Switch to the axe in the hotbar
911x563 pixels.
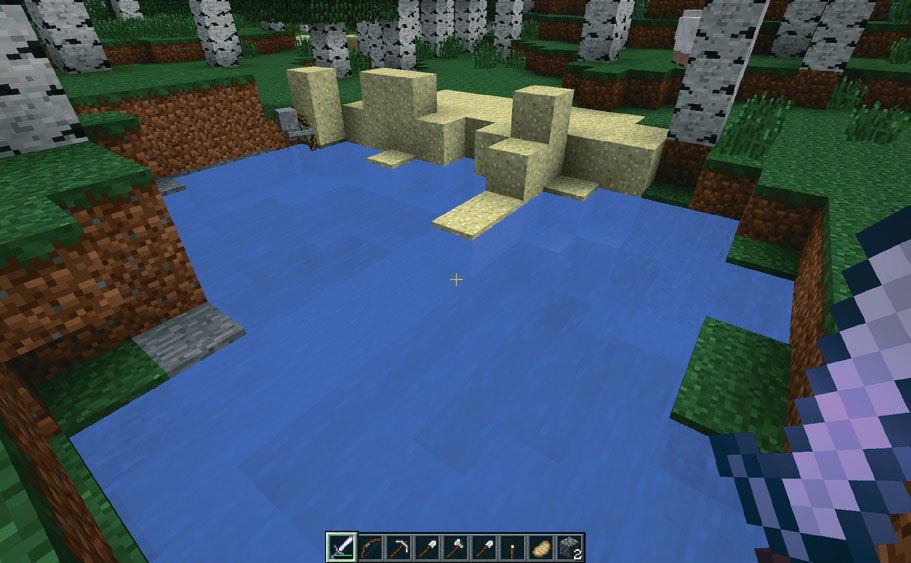(x=455, y=547)
